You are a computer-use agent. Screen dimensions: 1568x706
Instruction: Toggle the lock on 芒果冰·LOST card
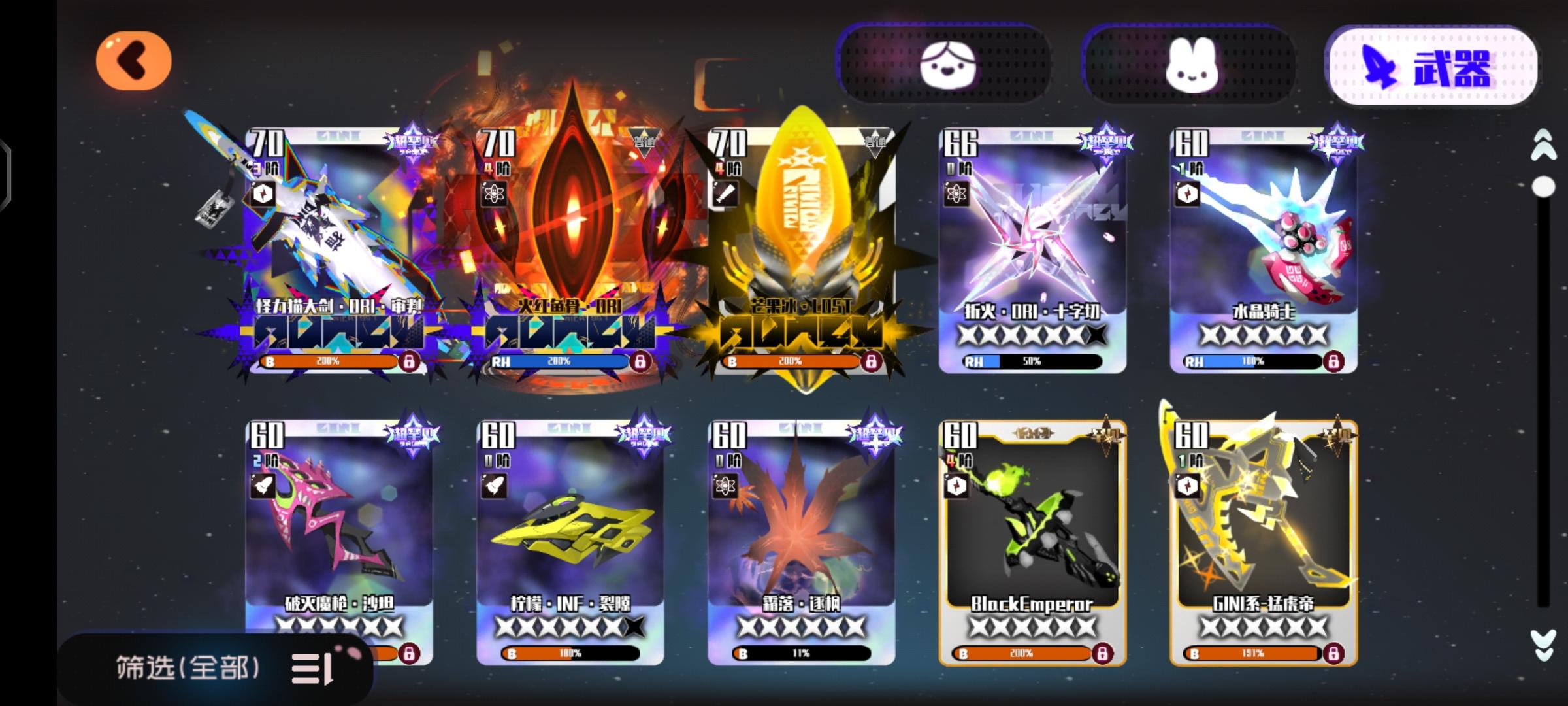click(871, 360)
